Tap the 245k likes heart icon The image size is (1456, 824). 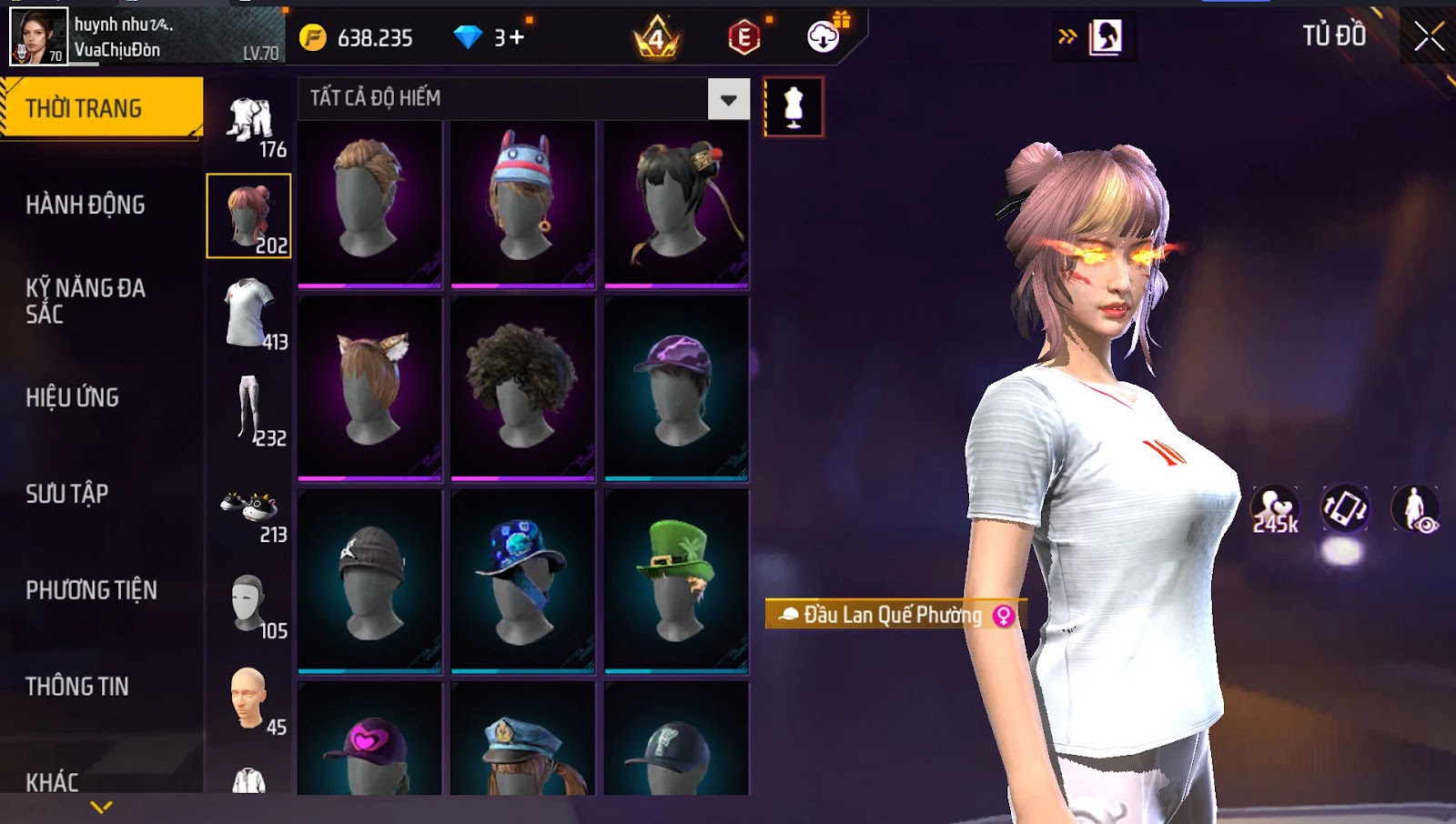pyautogui.click(x=1275, y=509)
